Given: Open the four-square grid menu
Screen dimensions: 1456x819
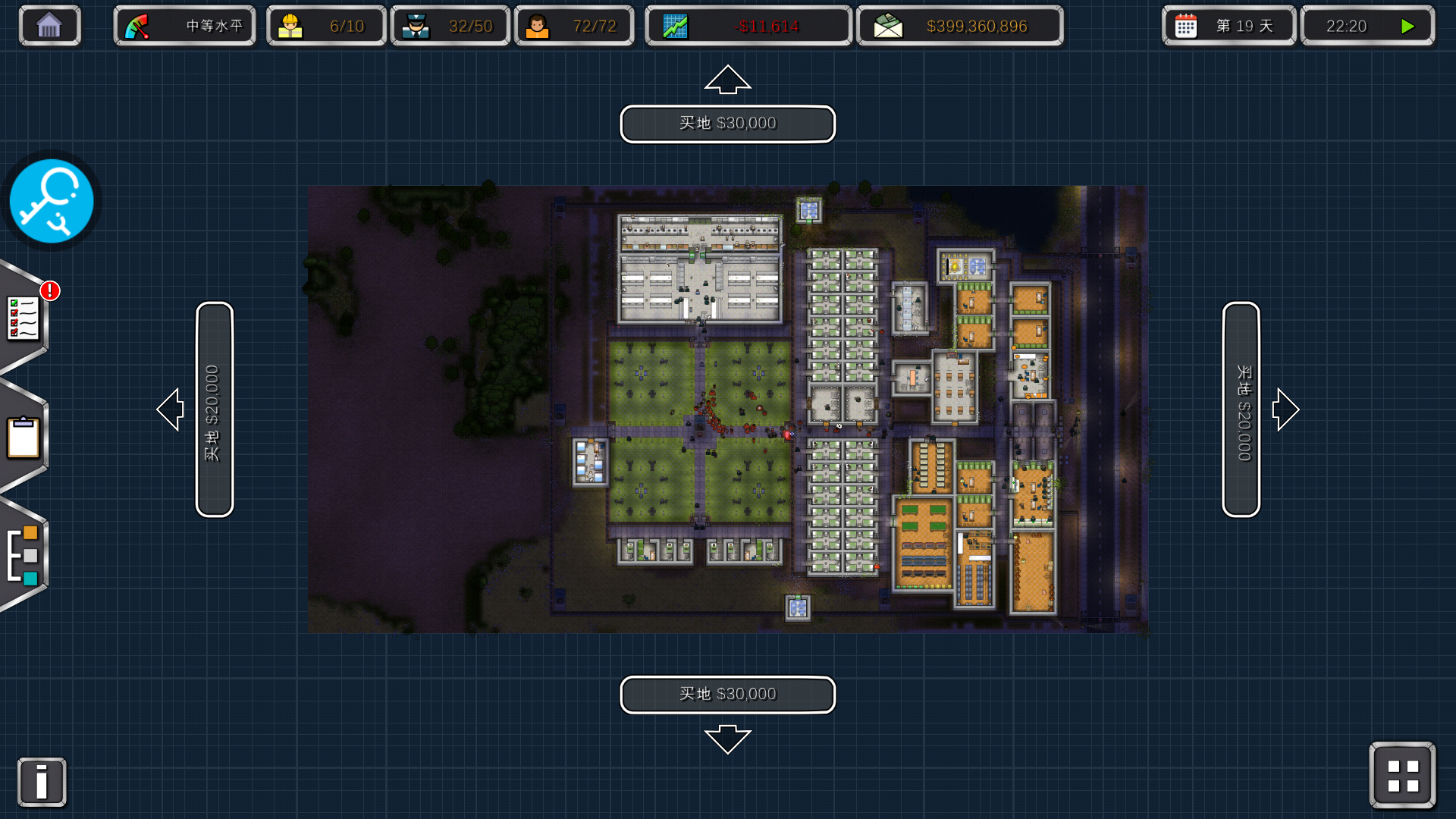Looking at the screenshot, I should coord(1402,775).
